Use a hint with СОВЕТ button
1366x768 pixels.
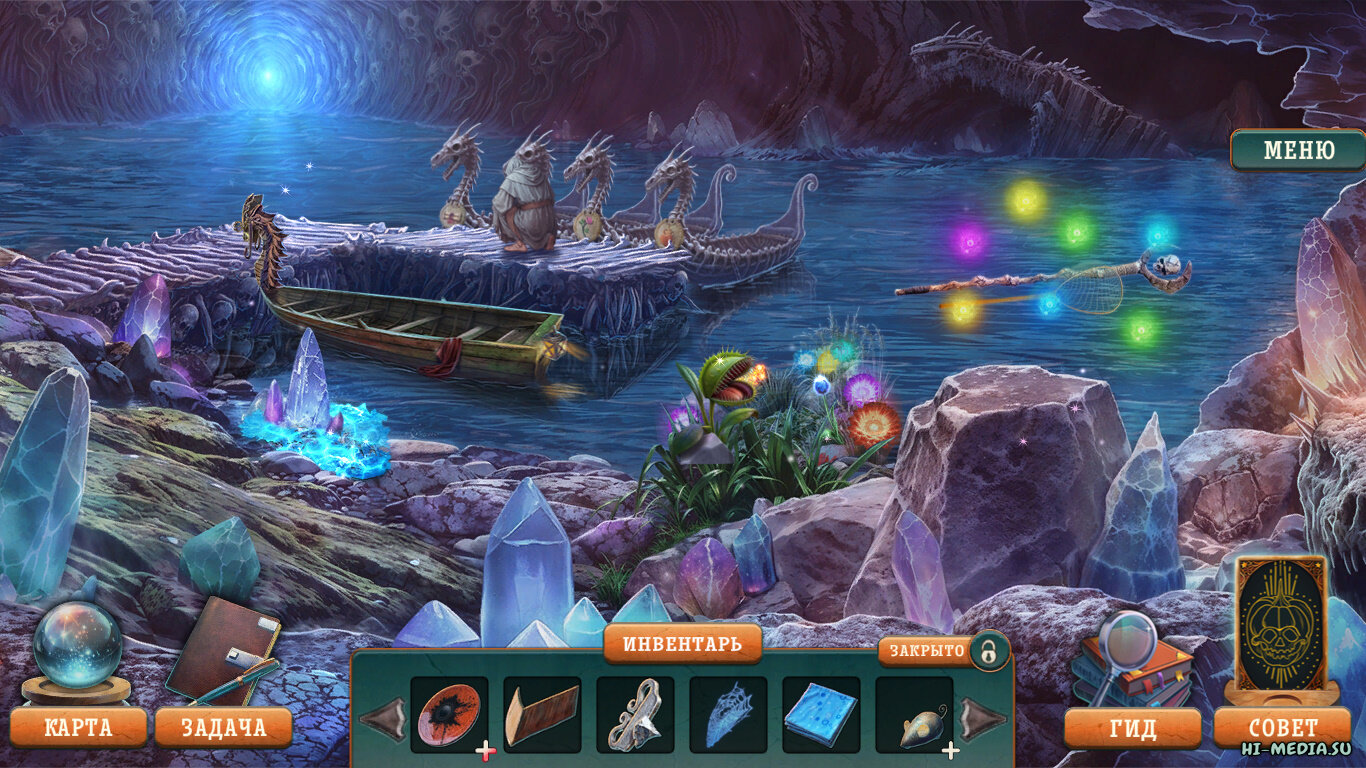tap(1282, 727)
